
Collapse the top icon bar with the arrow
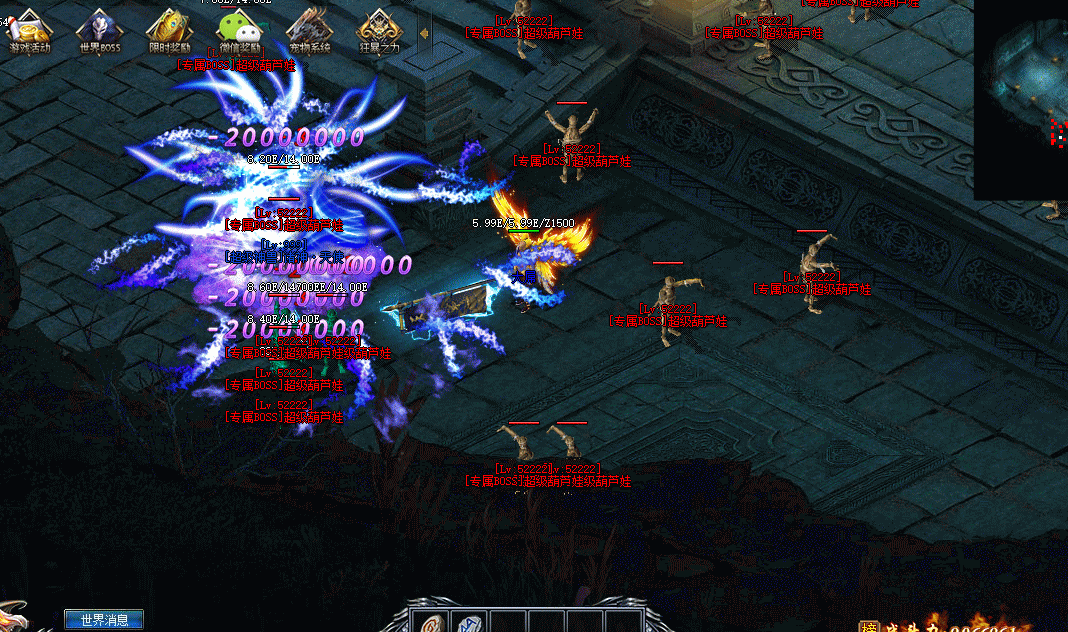(x=424, y=33)
